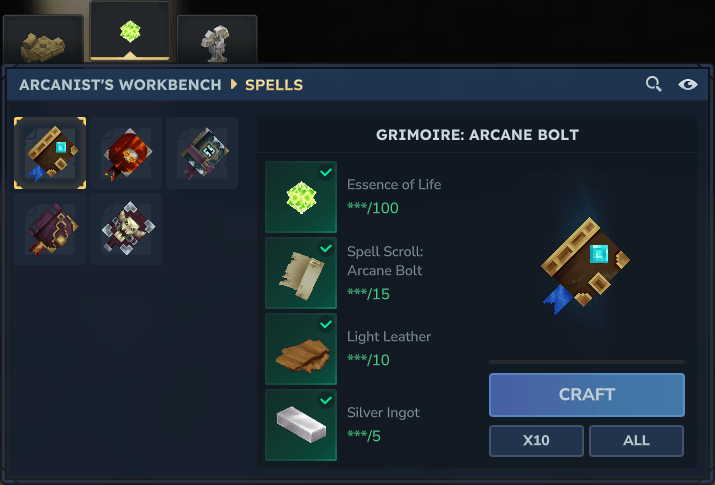The image size is (715, 485).
Task: Open the stone statue tab
Action: [x=216, y=40]
